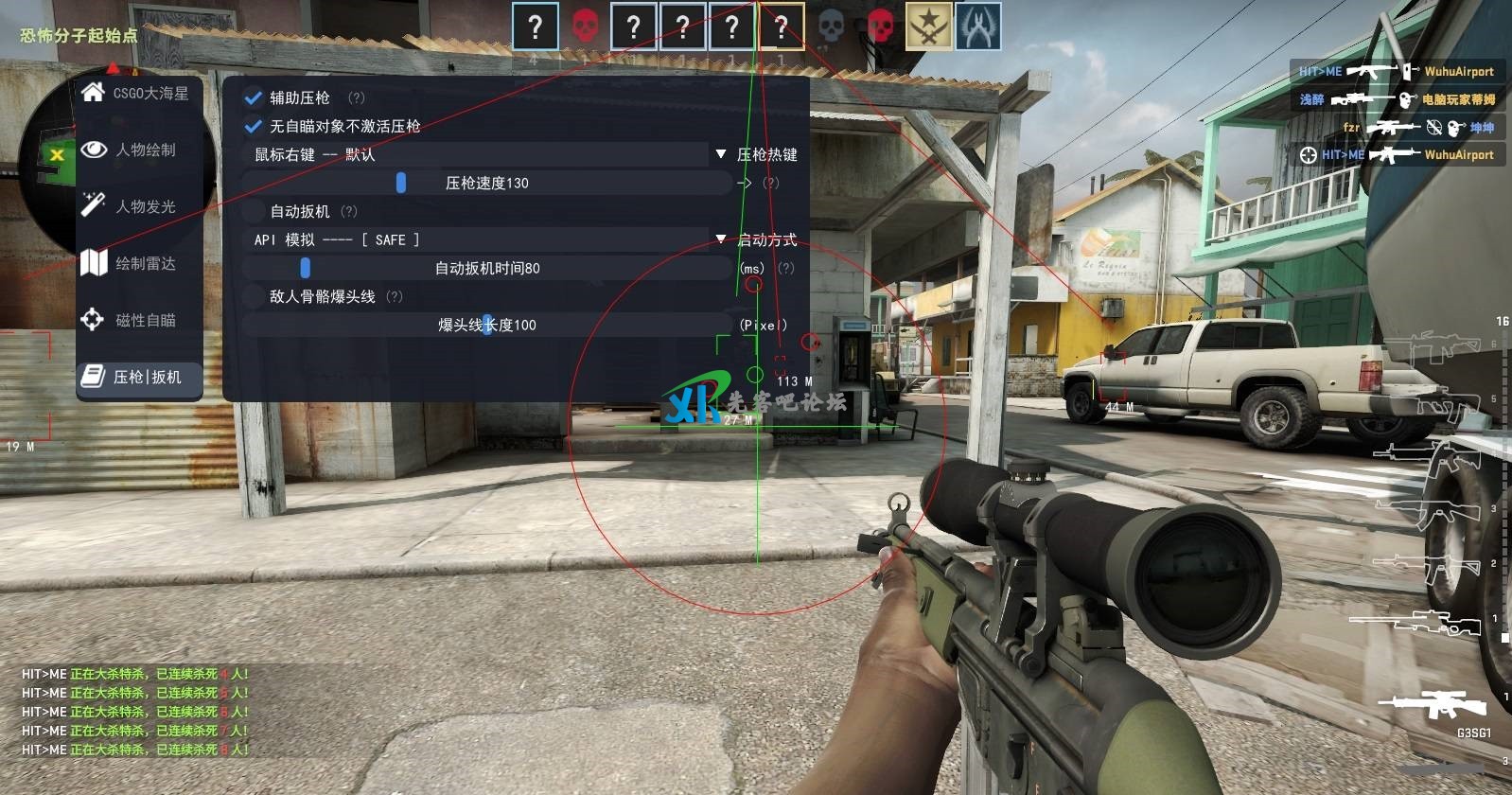
Task: Adjust the 压枪速度 slider
Action: 401,183
